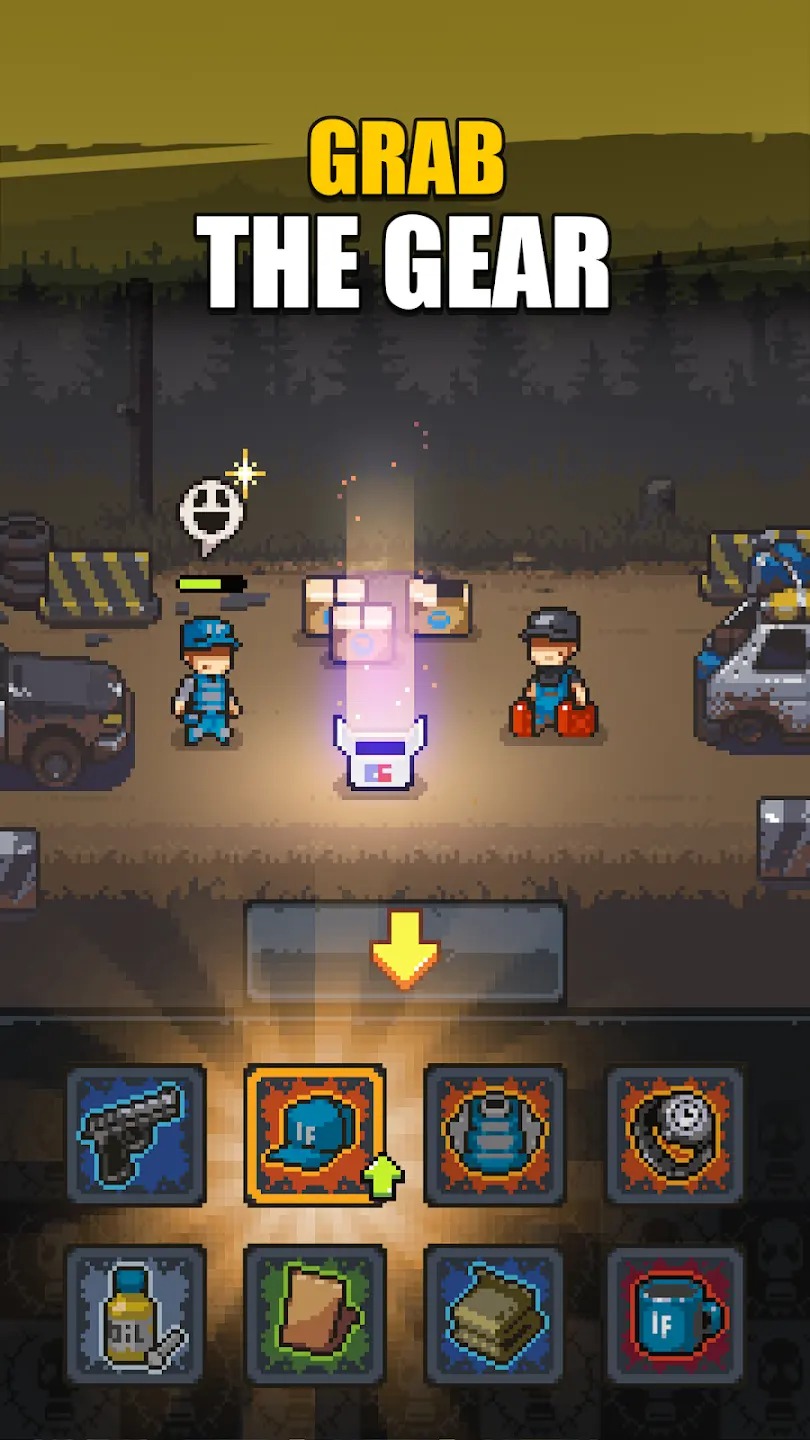Select the brown leather scrap slot
The image size is (810, 1440).
(x=315, y=1314)
